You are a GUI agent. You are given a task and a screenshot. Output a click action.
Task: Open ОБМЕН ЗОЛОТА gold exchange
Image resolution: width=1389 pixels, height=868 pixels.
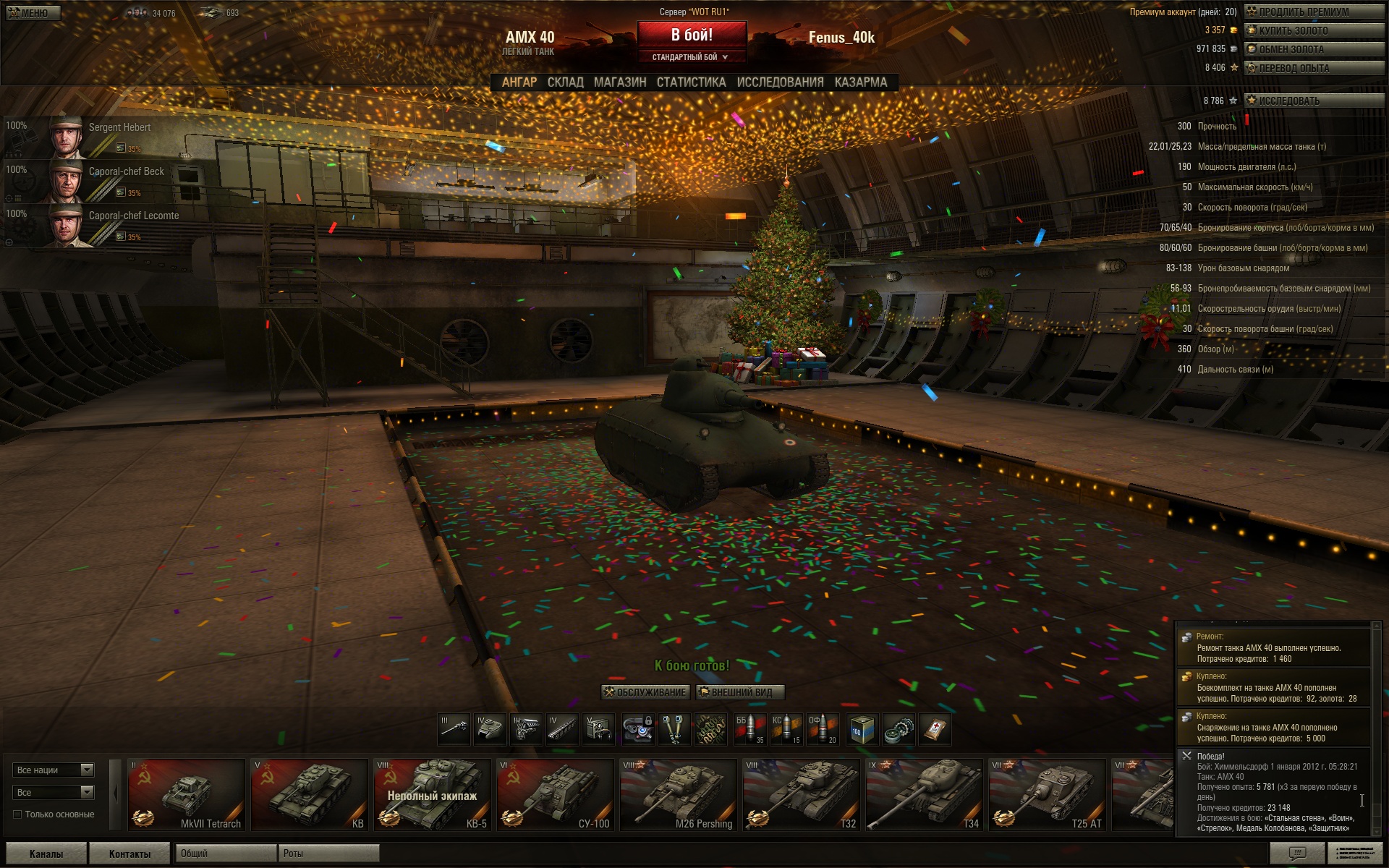pyautogui.click(x=1313, y=49)
